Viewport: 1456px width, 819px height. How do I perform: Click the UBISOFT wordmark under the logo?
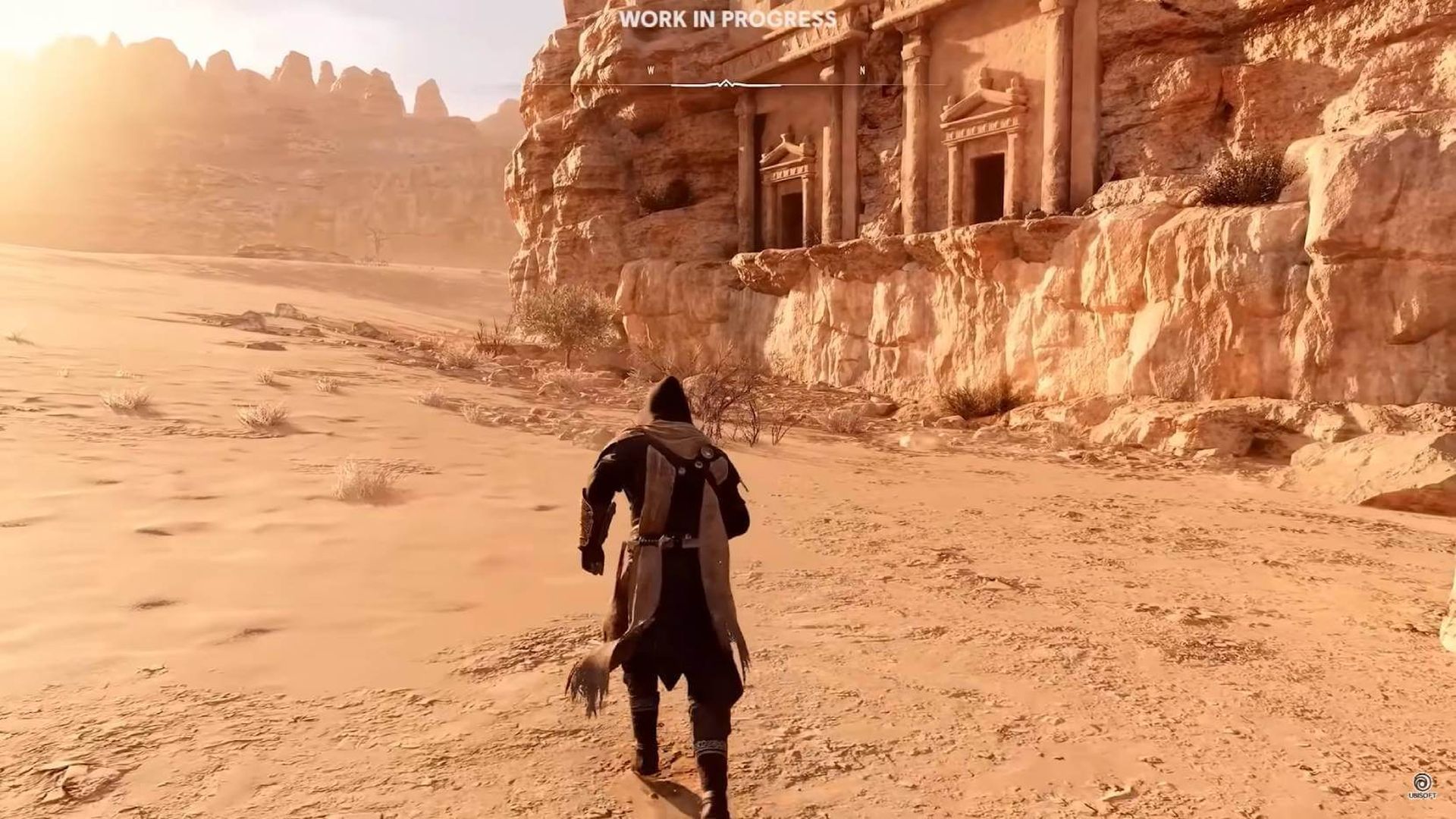(1423, 795)
